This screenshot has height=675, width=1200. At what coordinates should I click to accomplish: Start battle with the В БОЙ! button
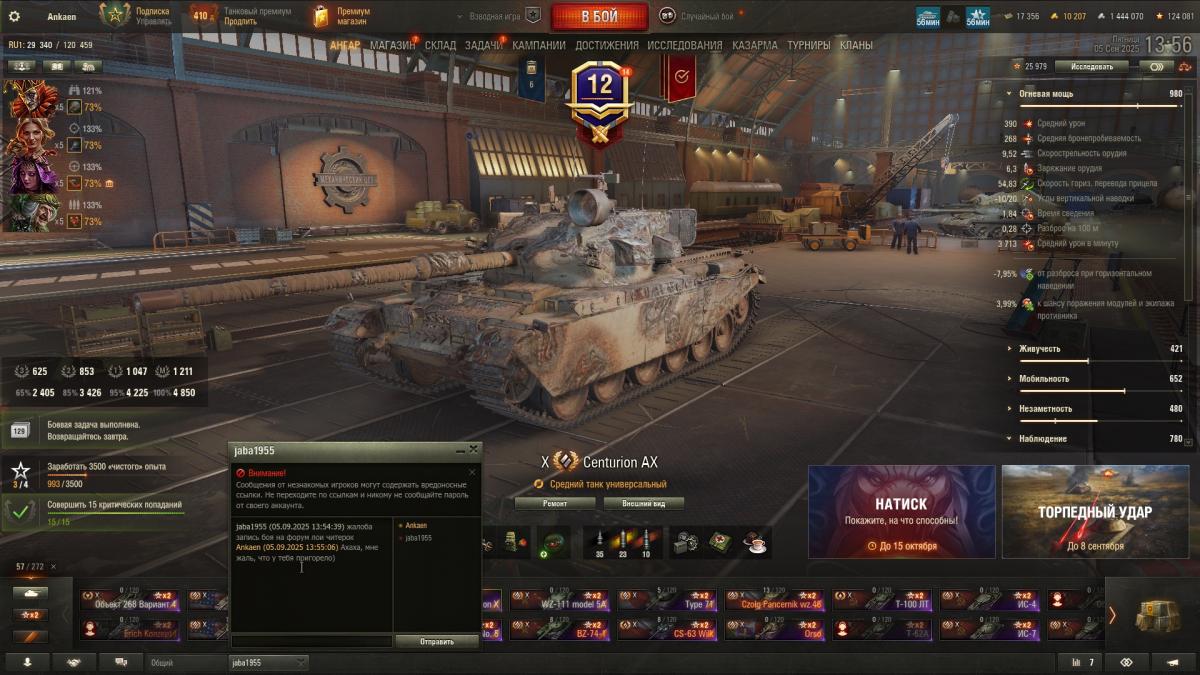point(598,16)
